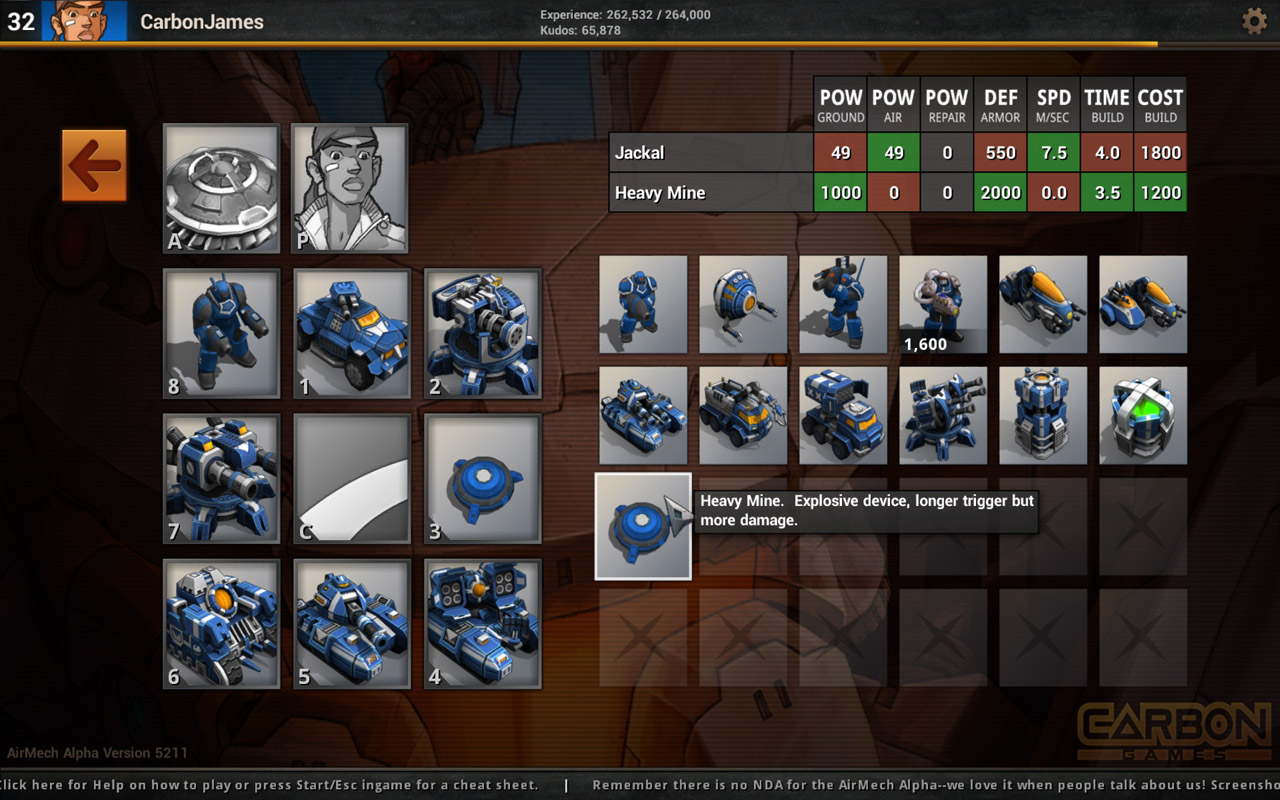Select the gatling turret in slot 2
1280x800 pixels.
(483, 333)
